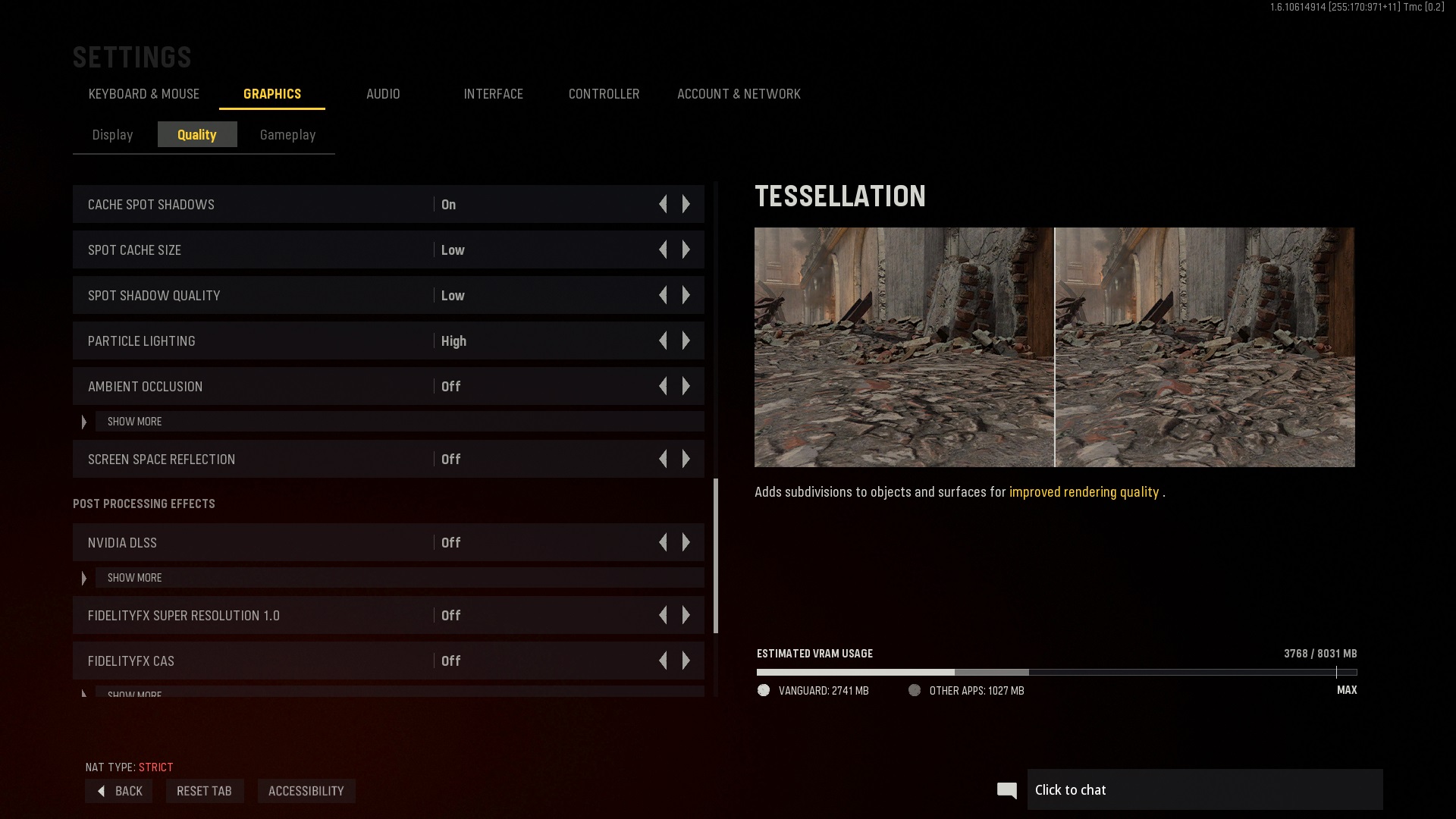Image resolution: width=1456 pixels, height=819 pixels.
Task: Show the Gameplay graphics sub-tab
Action: click(x=287, y=135)
